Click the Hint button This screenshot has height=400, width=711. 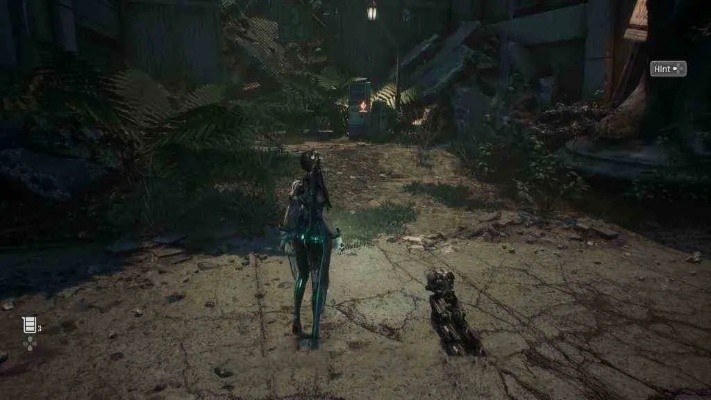(668, 69)
